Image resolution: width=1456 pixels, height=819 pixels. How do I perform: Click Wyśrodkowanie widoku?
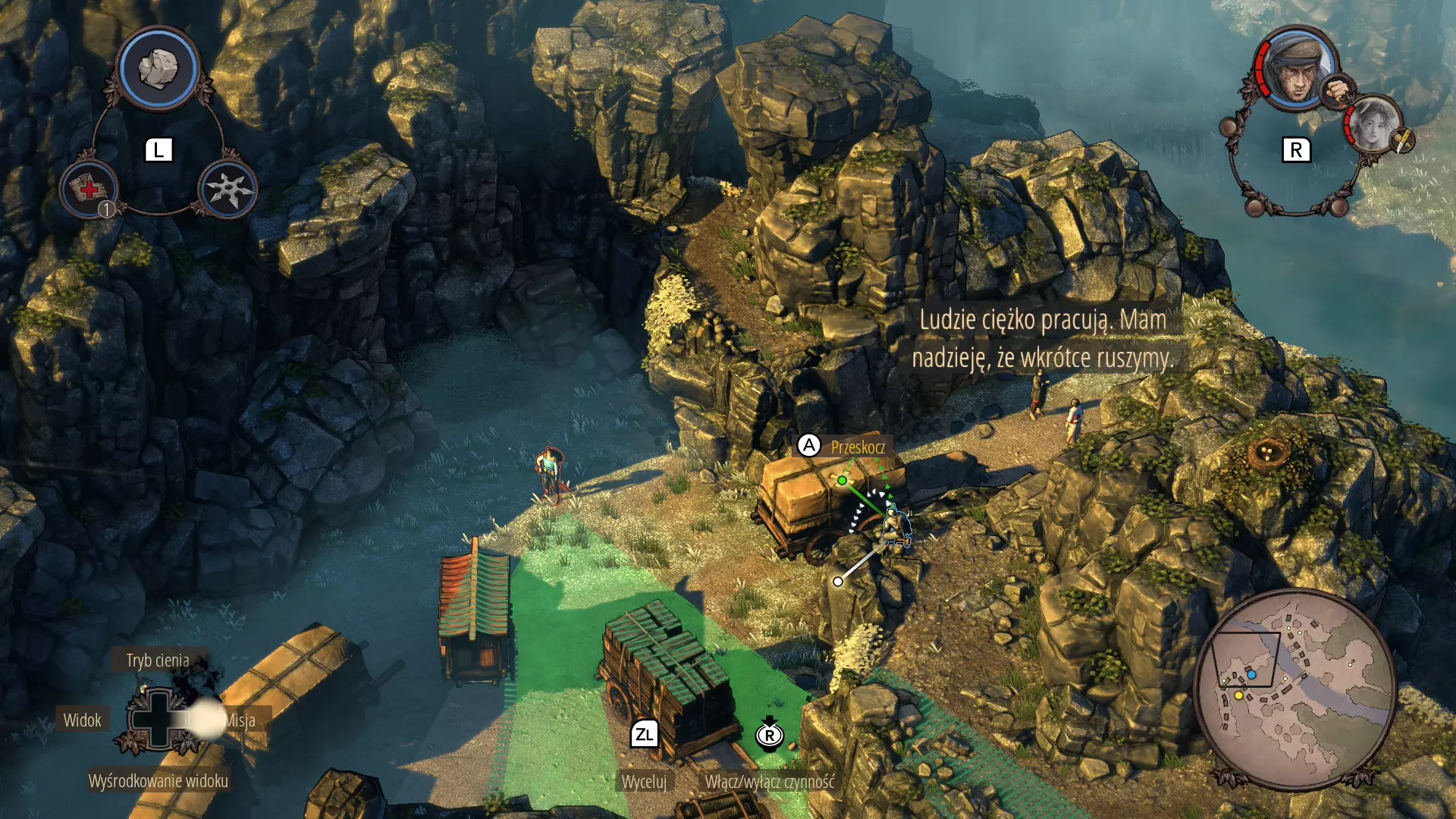click(158, 780)
